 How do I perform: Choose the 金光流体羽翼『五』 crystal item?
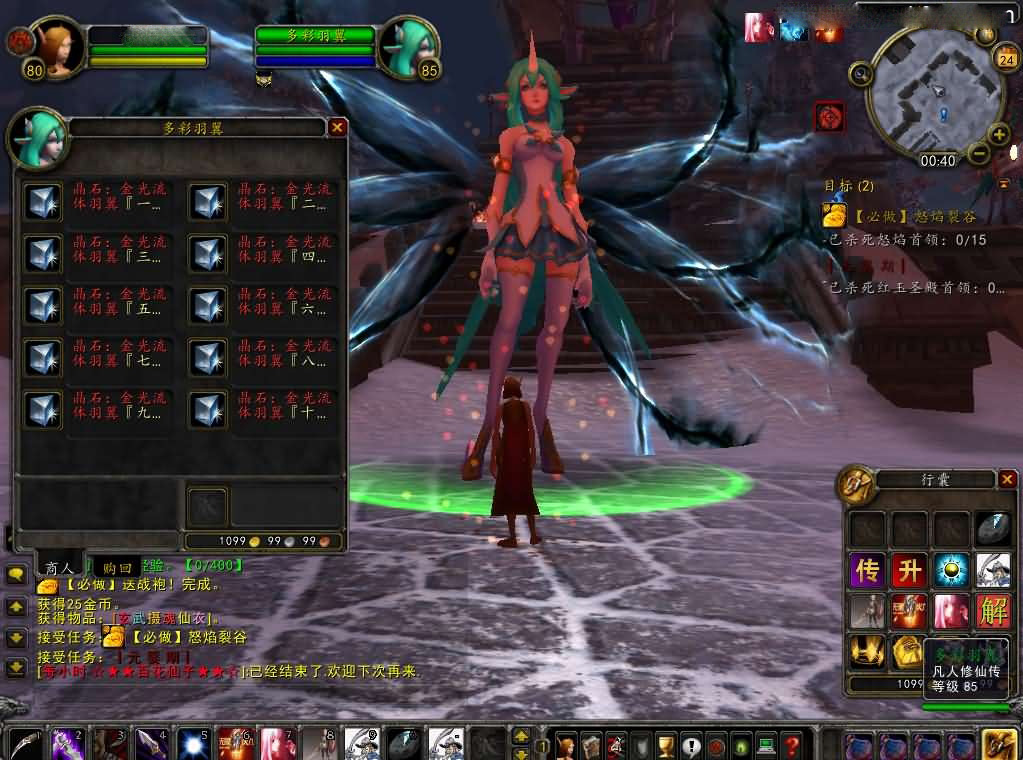click(x=43, y=305)
